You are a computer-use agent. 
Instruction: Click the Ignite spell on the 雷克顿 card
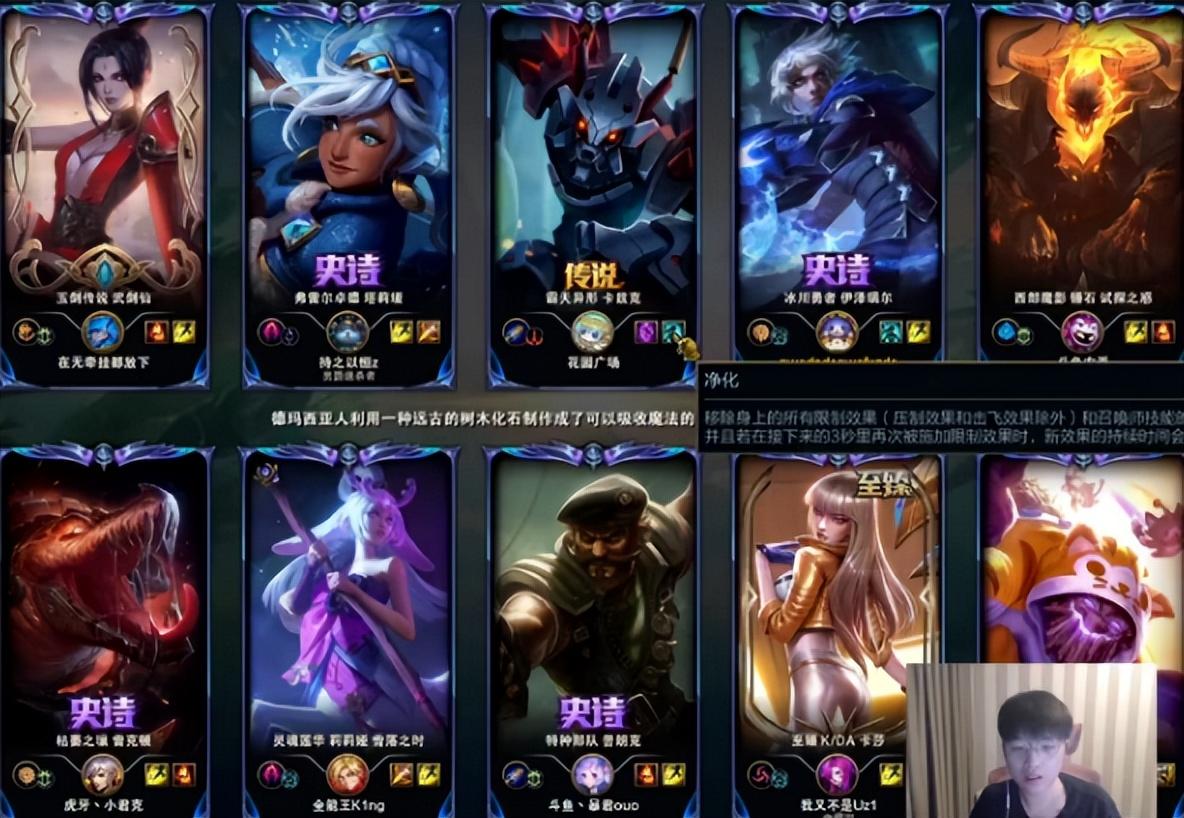point(183,774)
